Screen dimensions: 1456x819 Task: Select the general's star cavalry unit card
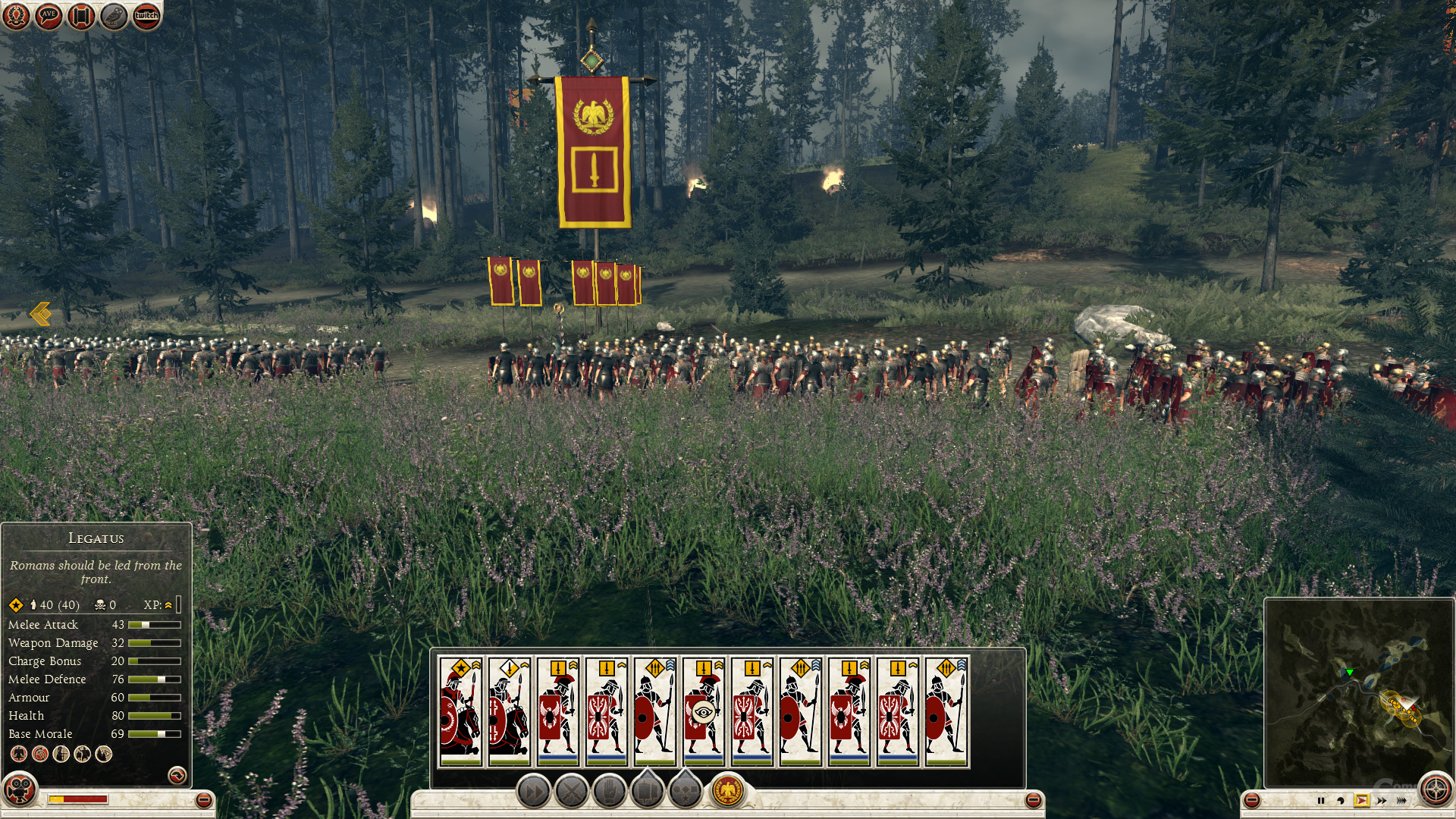click(x=461, y=711)
